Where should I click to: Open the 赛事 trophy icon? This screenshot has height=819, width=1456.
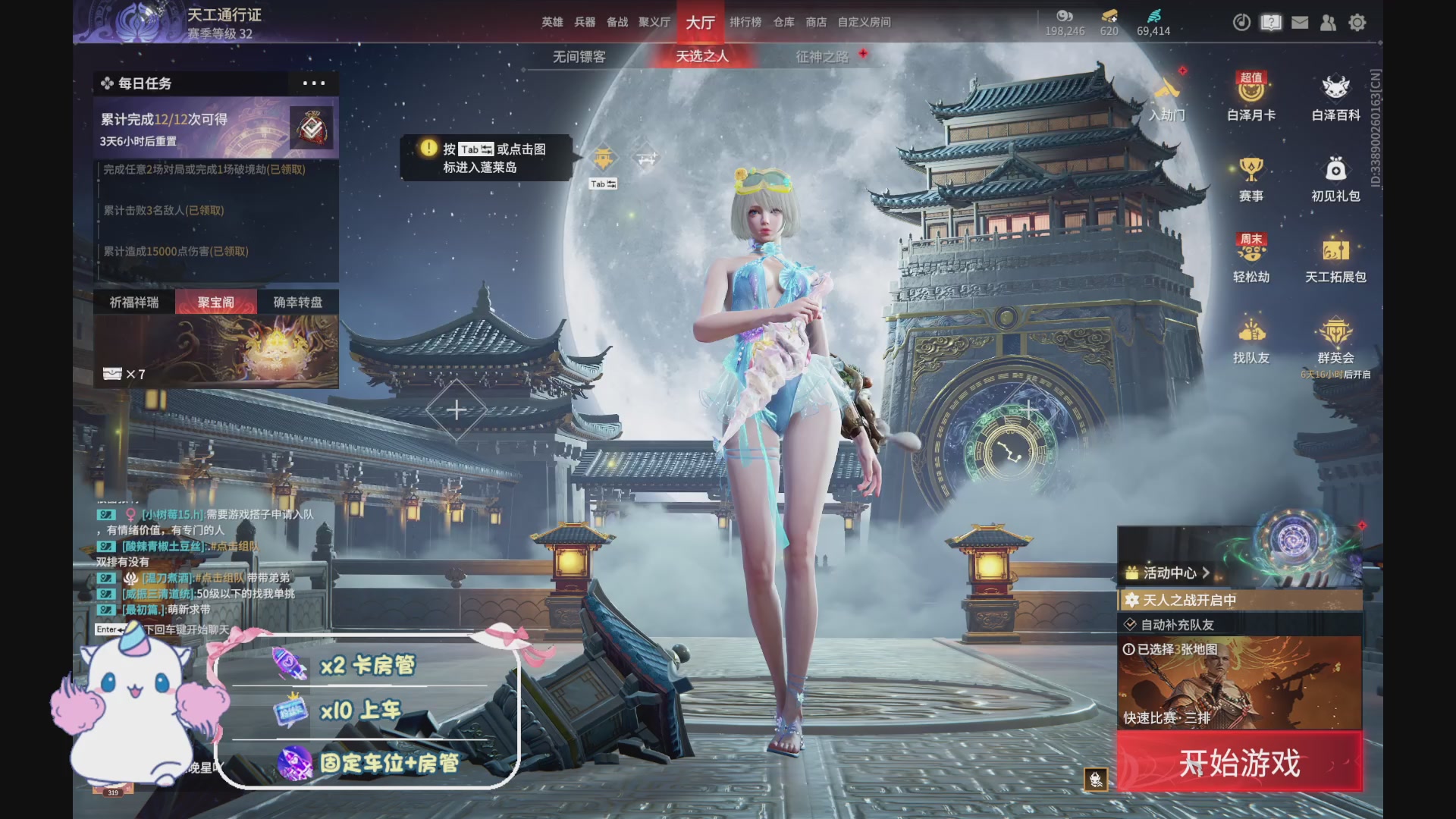click(1252, 178)
